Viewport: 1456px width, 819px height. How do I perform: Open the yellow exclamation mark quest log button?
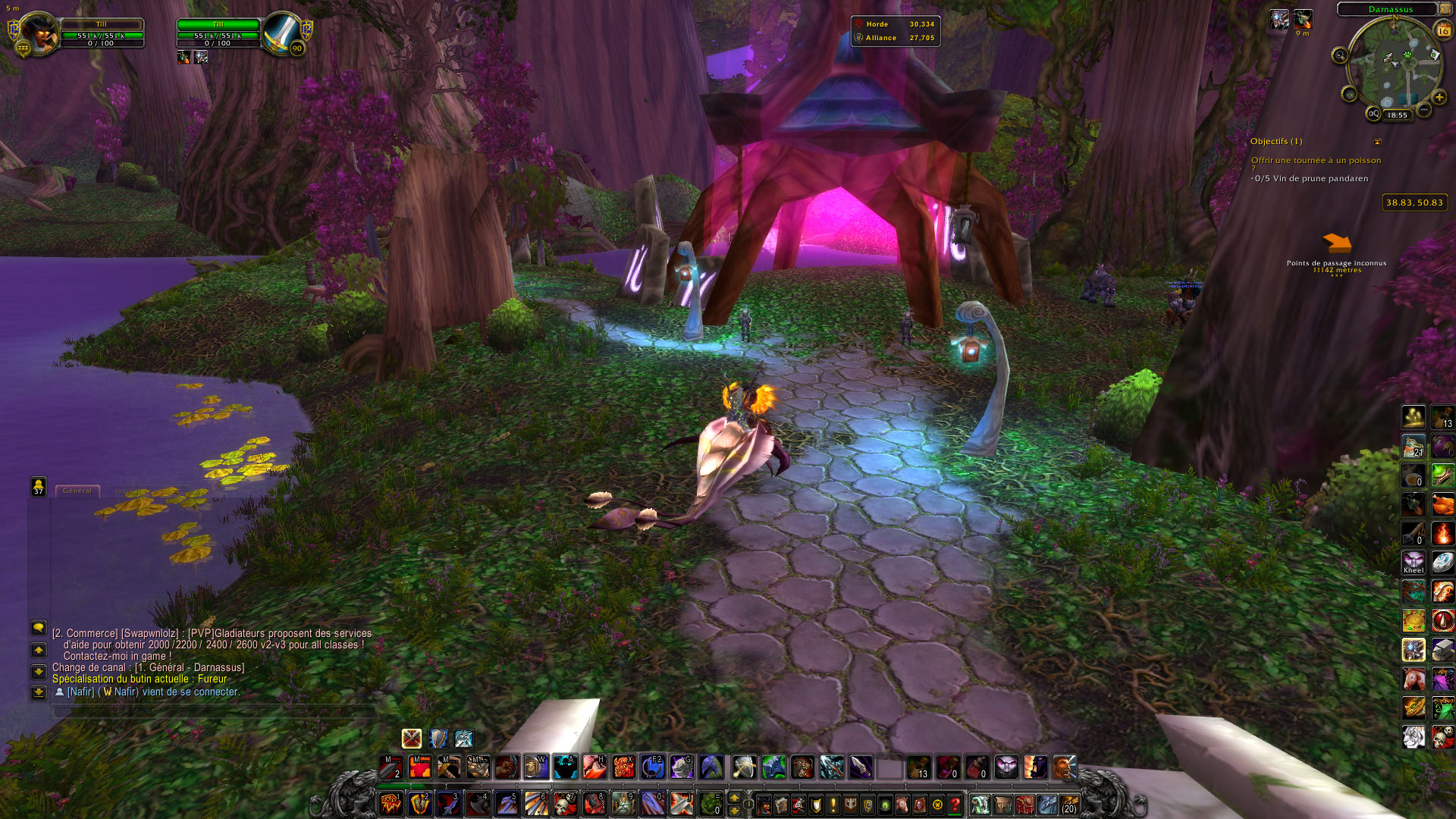point(833,805)
